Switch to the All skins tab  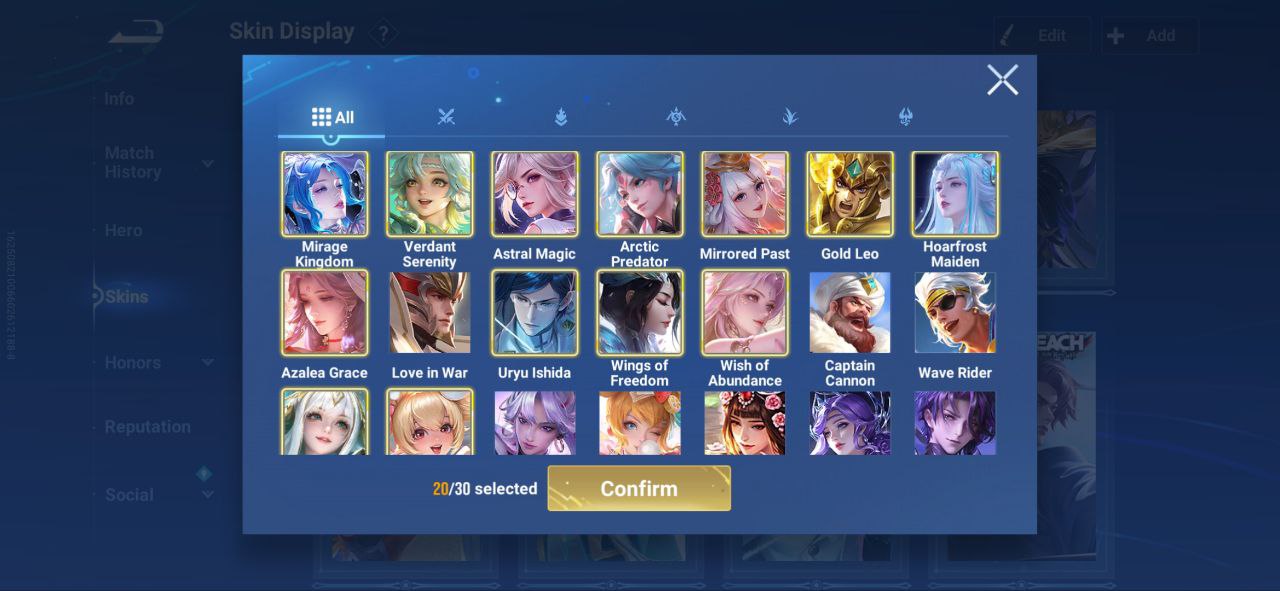(x=332, y=117)
